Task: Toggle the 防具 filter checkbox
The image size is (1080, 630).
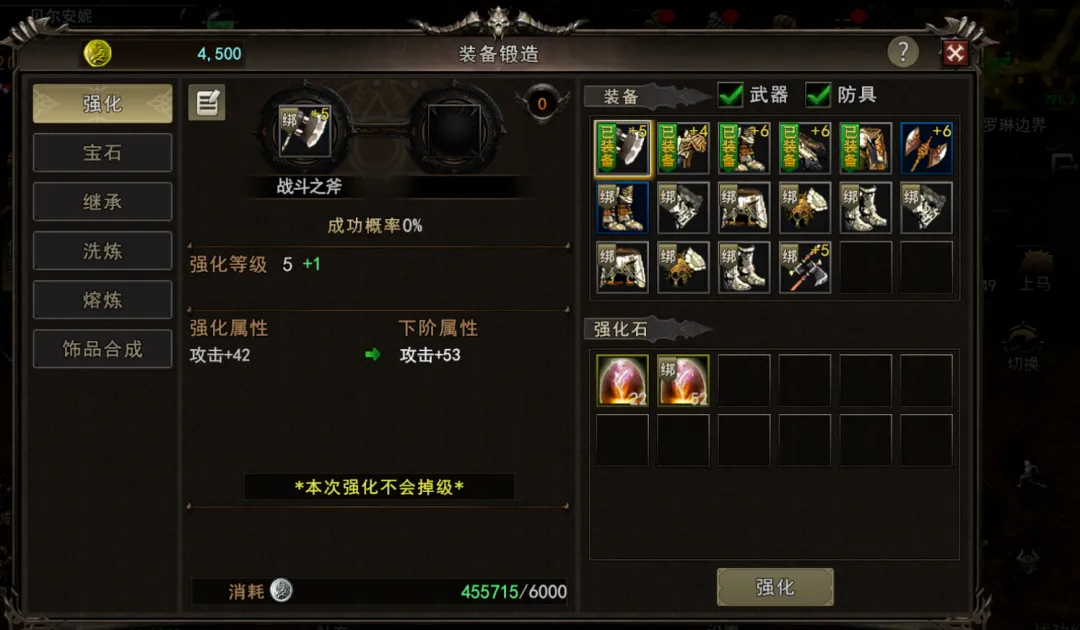Action: (x=819, y=95)
